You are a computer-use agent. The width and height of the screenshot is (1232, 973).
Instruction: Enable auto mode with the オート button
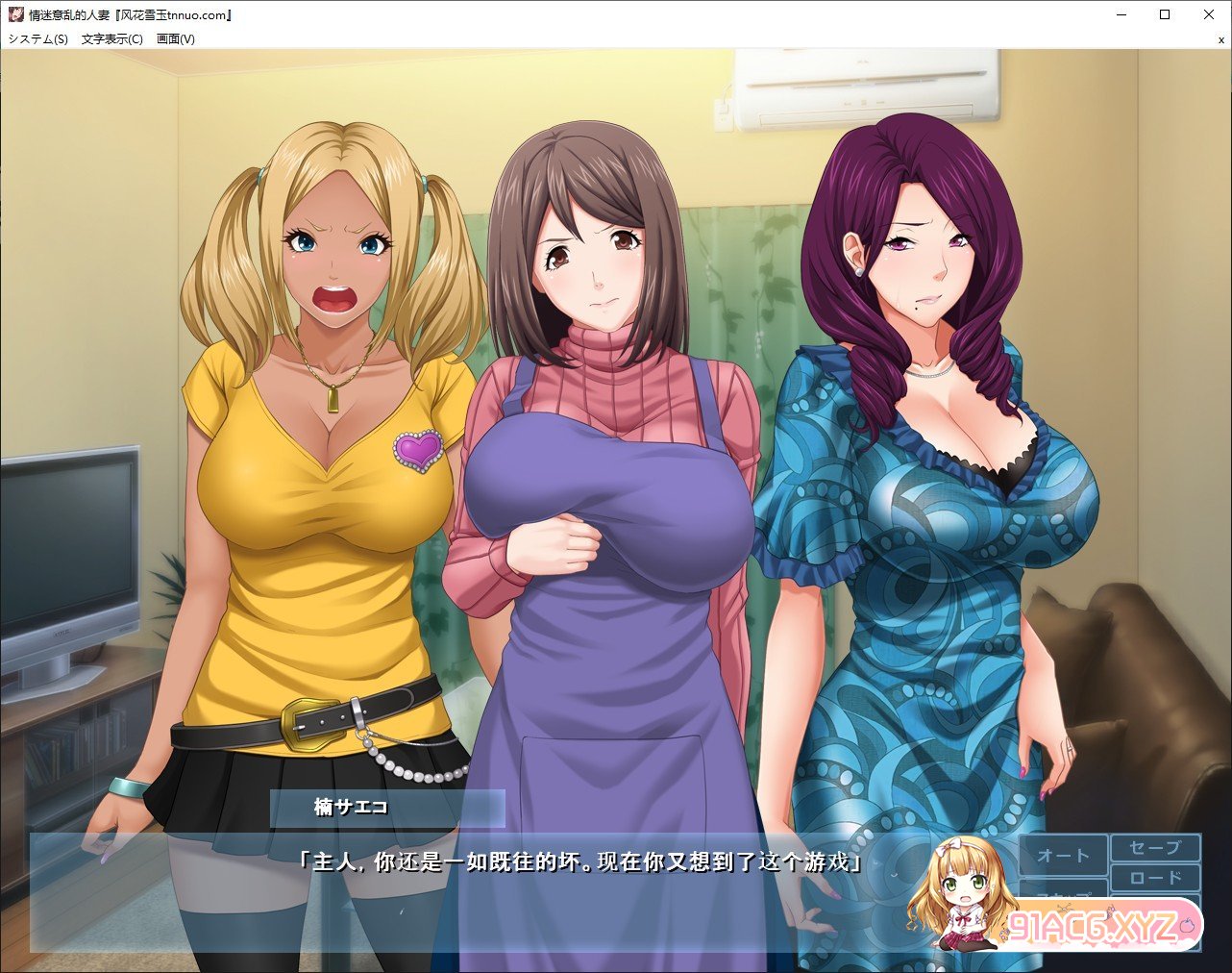pyautogui.click(x=1063, y=855)
